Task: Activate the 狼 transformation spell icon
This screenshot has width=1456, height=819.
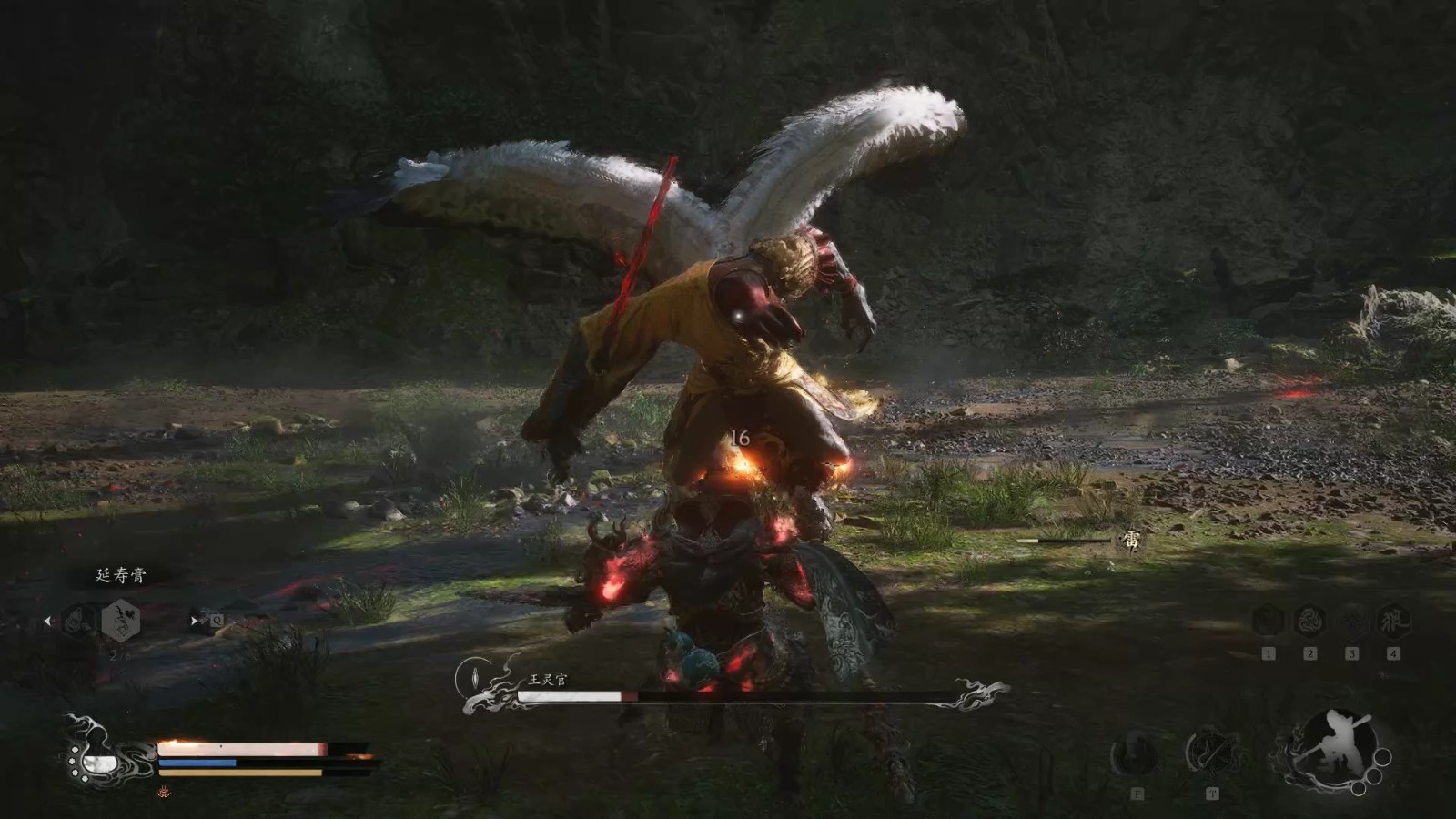Action: click(x=1393, y=621)
